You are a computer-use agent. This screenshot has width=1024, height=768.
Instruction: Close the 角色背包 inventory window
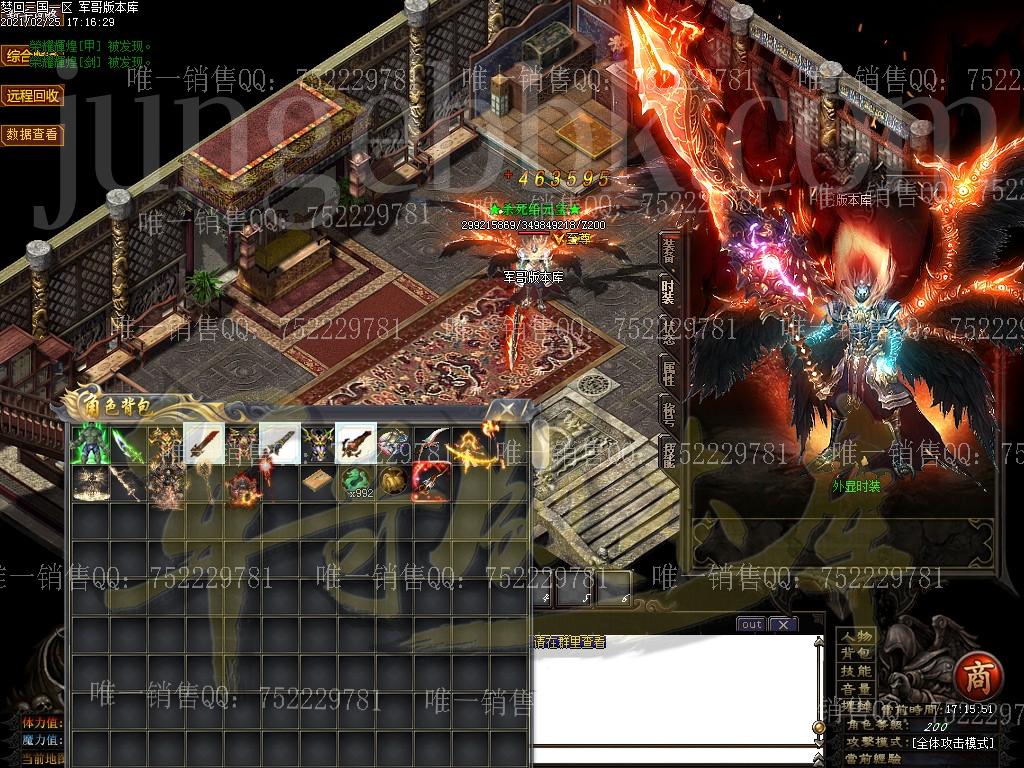[x=508, y=408]
